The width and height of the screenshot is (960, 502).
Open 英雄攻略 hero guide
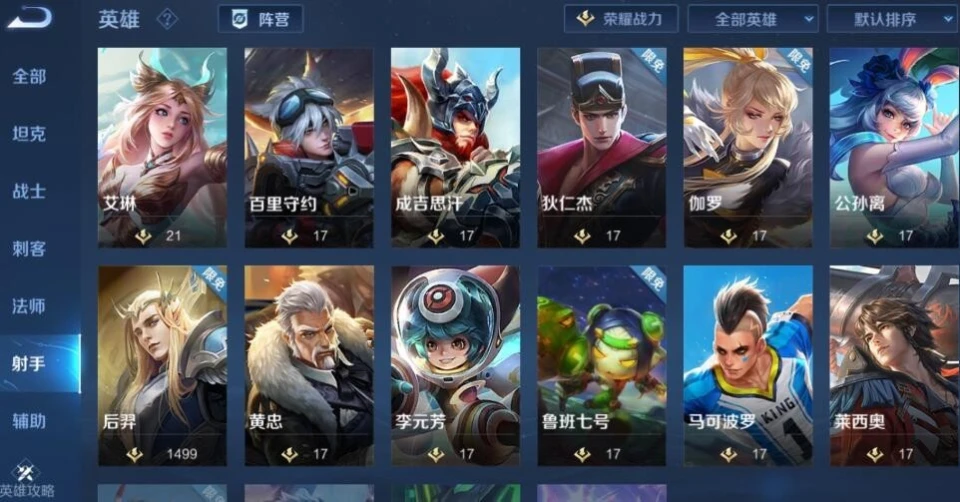point(29,482)
